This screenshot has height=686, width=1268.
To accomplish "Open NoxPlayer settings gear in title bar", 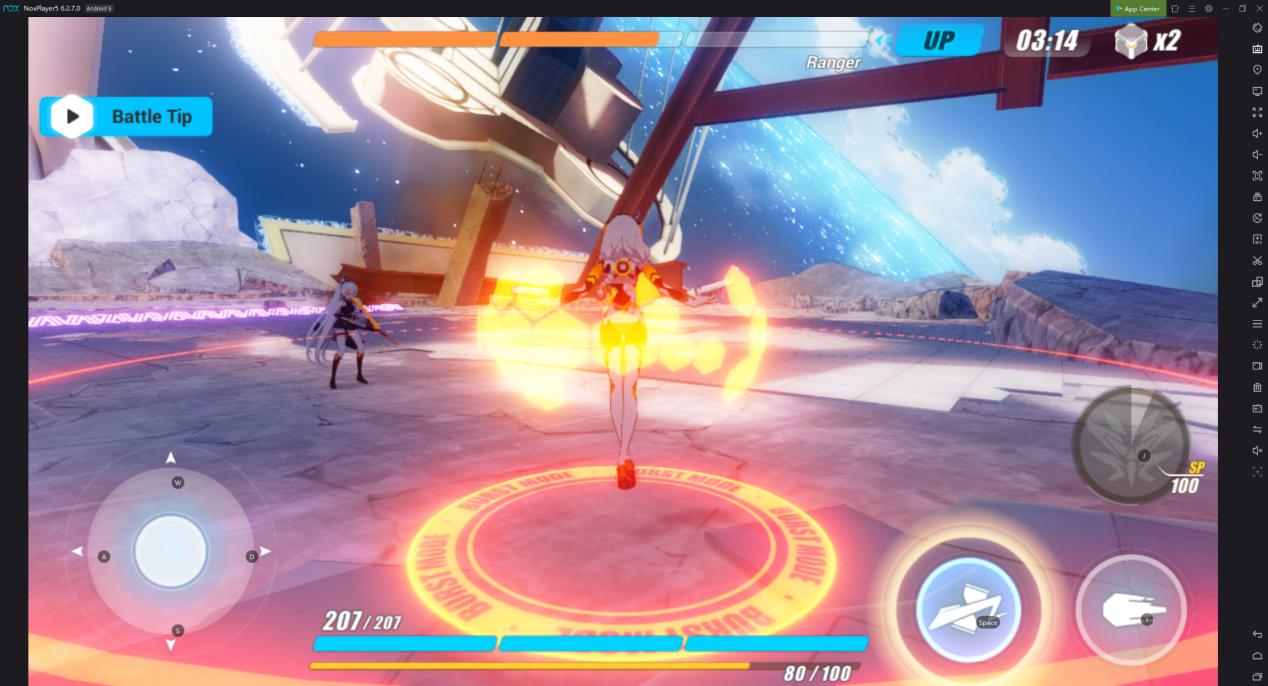I will [x=1208, y=8].
